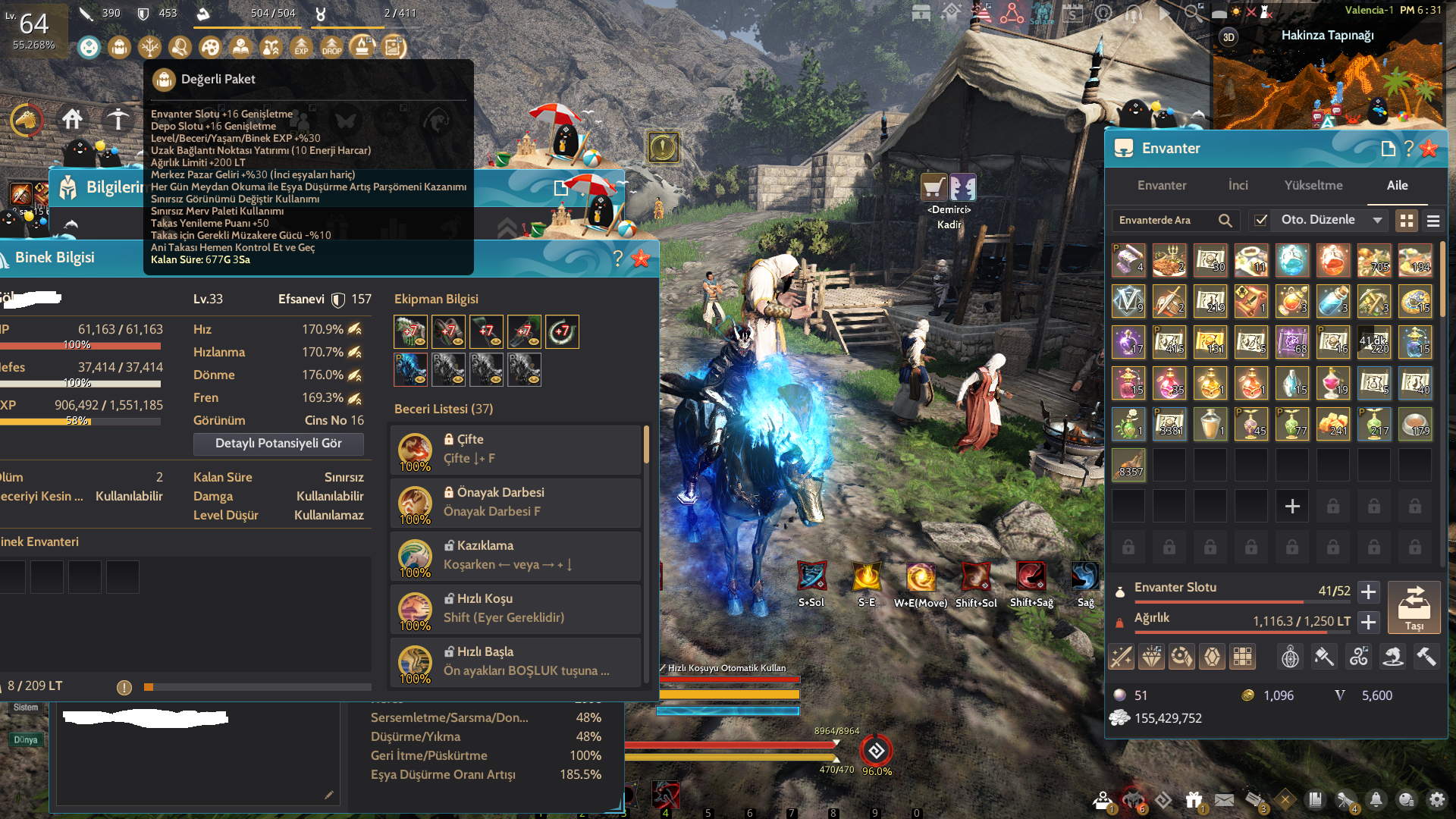Screen dimensions: 1456x819
Task: Open the Oto. Düzenle dropdown arrow
Action: 1377,221
